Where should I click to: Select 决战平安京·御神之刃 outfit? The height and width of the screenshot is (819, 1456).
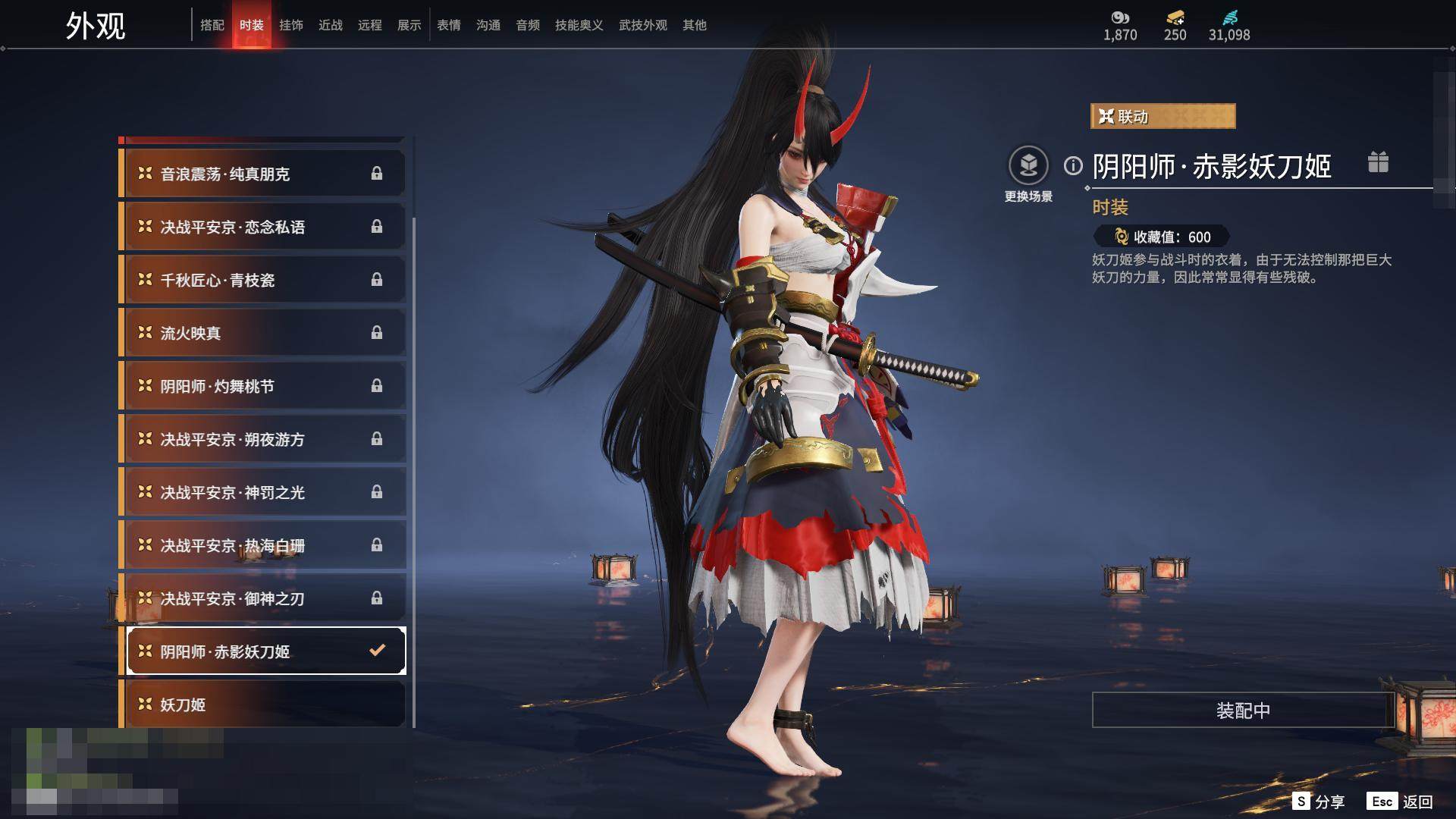point(263,598)
